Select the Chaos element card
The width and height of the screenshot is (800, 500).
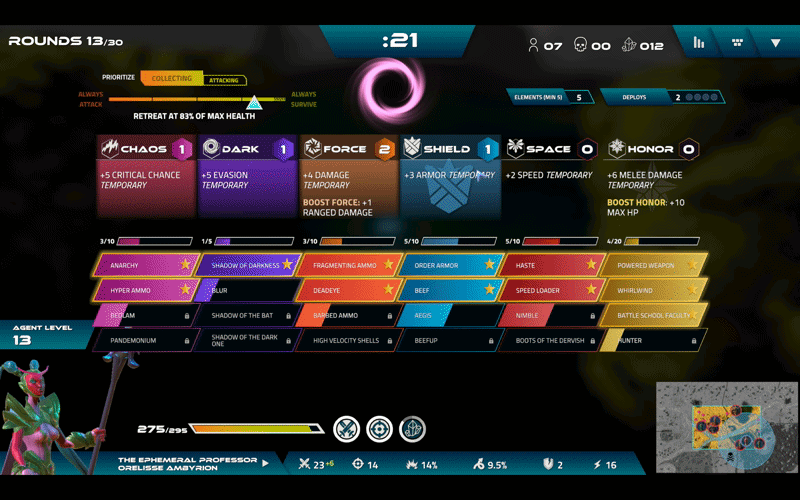tap(146, 176)
